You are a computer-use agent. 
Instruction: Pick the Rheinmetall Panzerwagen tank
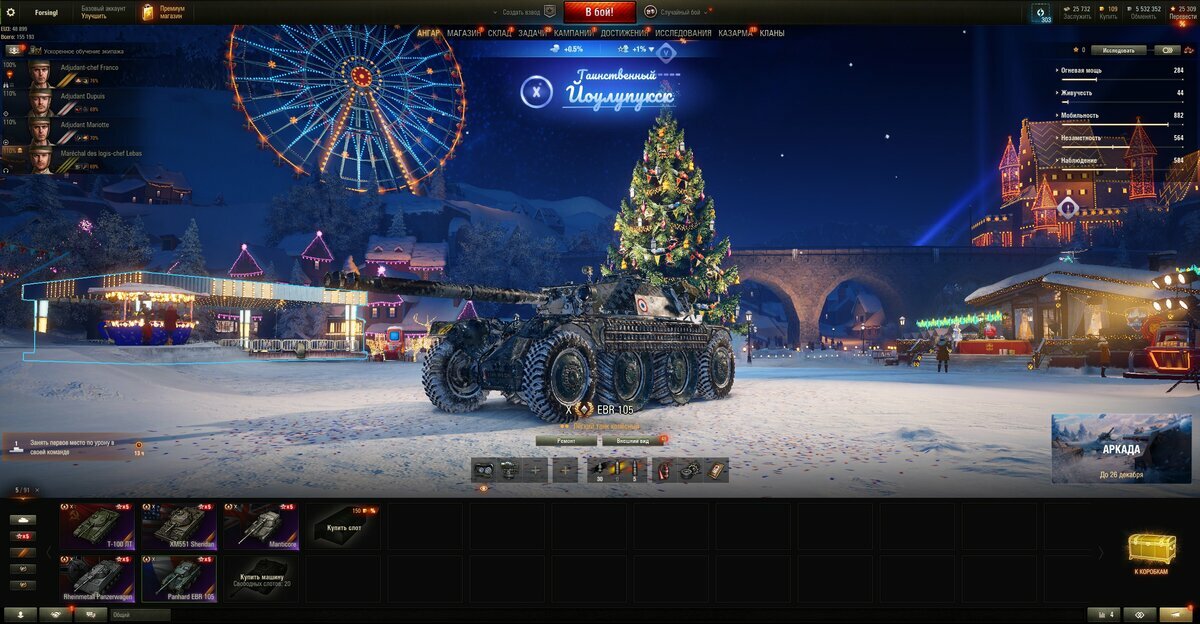pyautogui.click(x=96, y=578)
